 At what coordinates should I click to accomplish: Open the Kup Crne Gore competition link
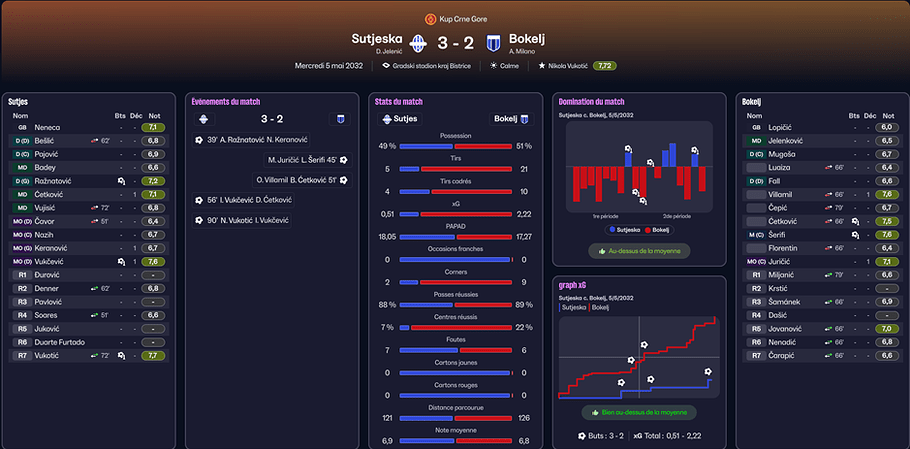(460, 18)
